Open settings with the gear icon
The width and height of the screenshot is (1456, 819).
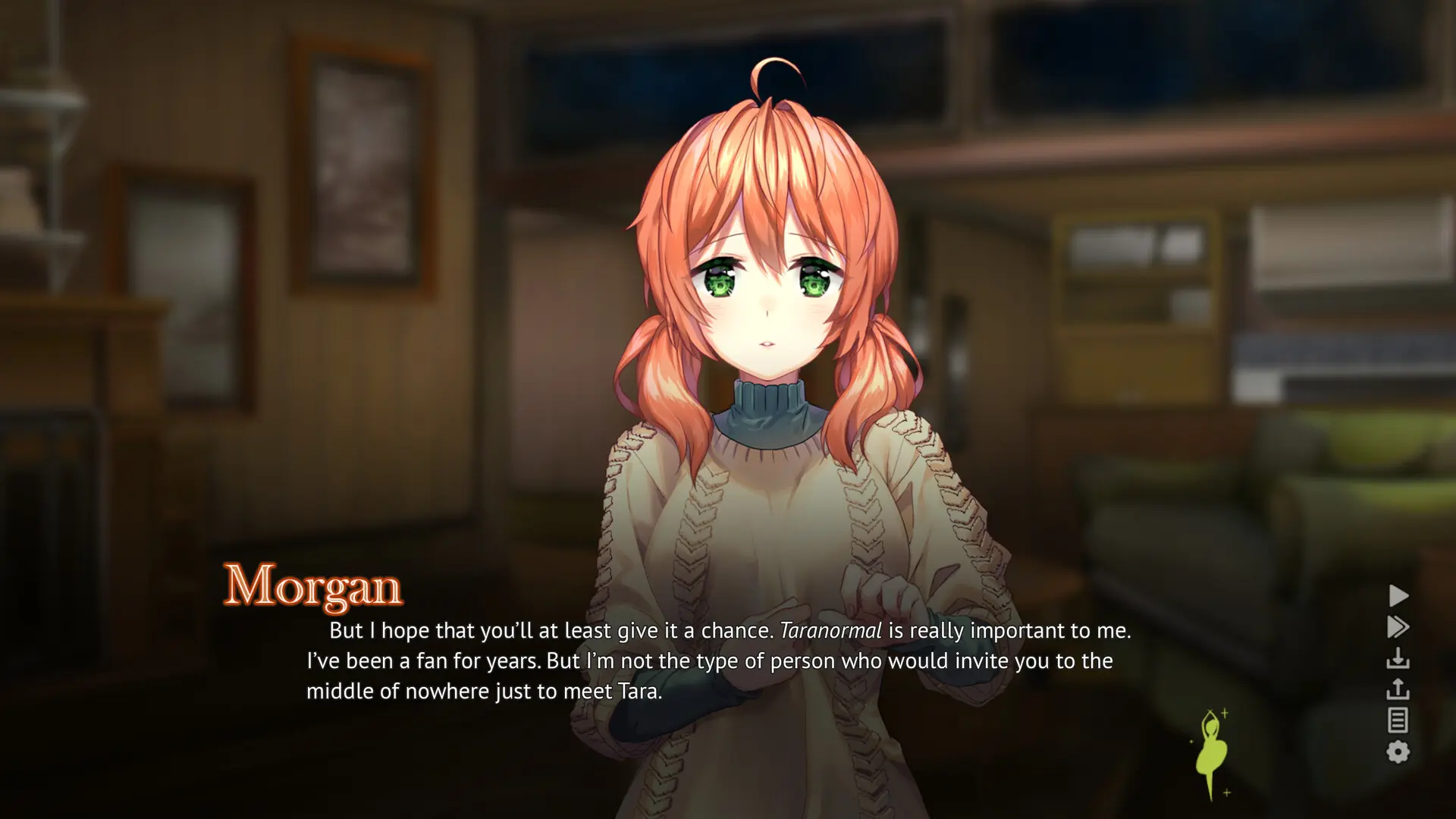point(1398,752)
